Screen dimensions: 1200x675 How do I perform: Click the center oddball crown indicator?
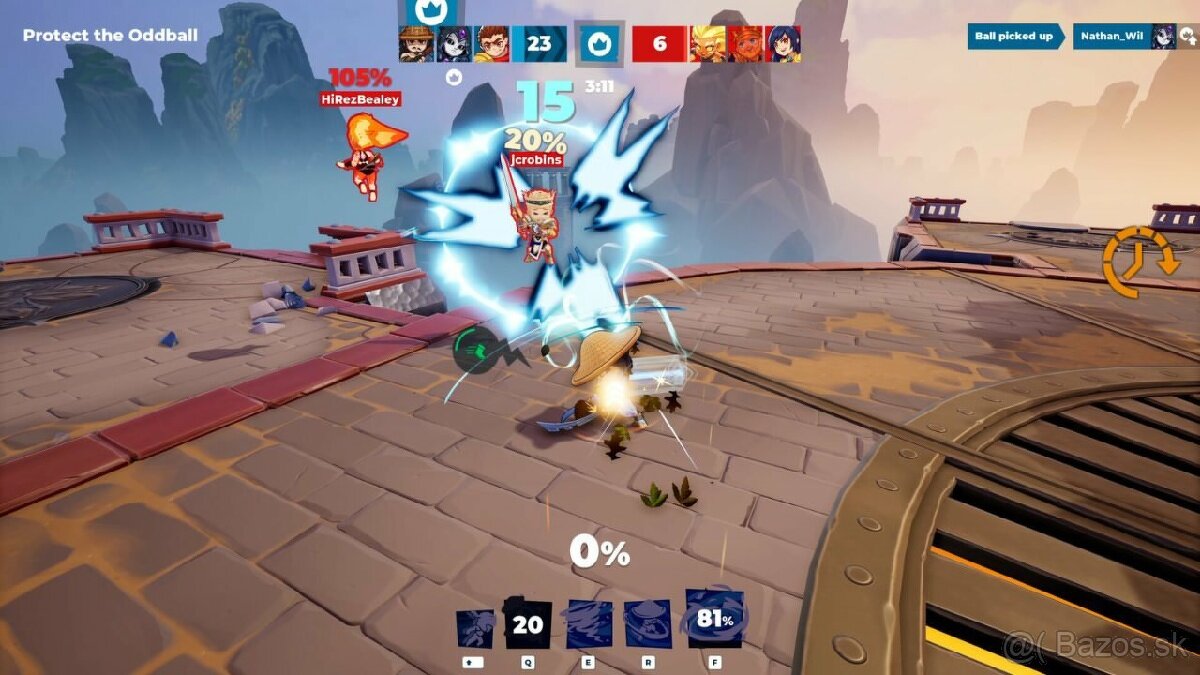[600, 44]
